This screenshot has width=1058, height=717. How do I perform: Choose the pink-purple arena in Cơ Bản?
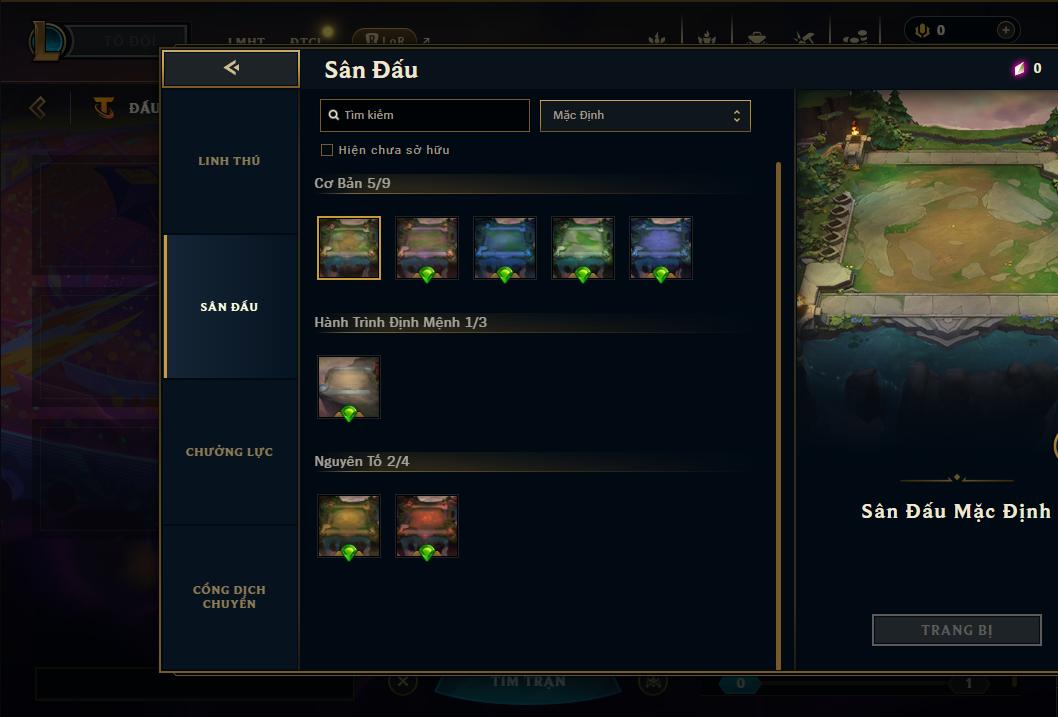427,248
